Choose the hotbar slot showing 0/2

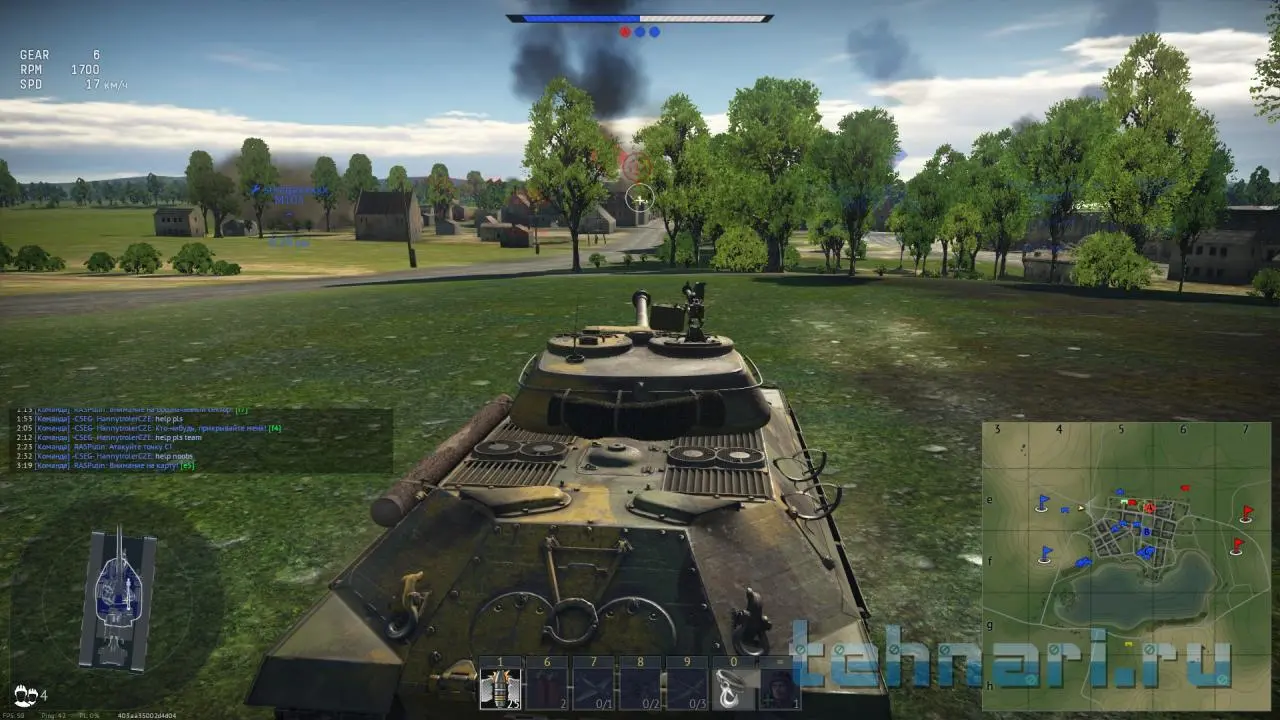(x=640, y=688)
